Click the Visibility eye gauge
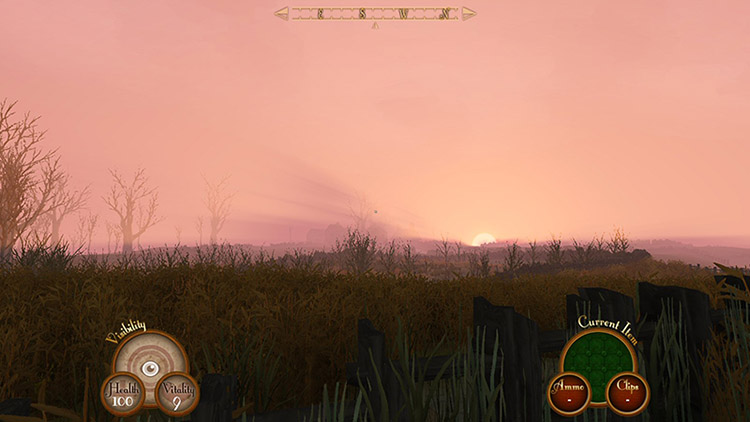The image size is (750, 422). (150, 366)
